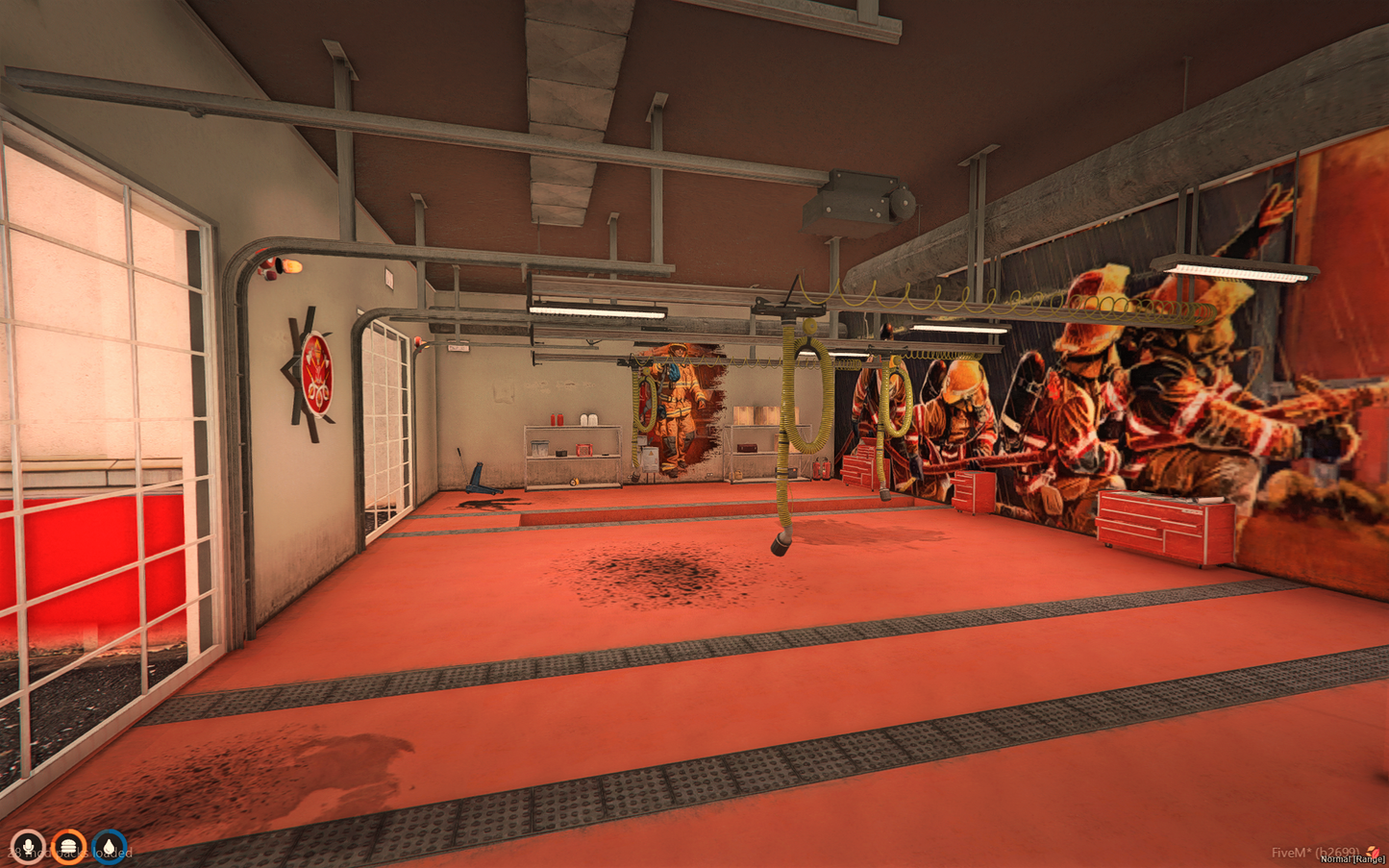Click the blue thirst water drop icon
Screen dimensions: 1389x868
point(108,846)
